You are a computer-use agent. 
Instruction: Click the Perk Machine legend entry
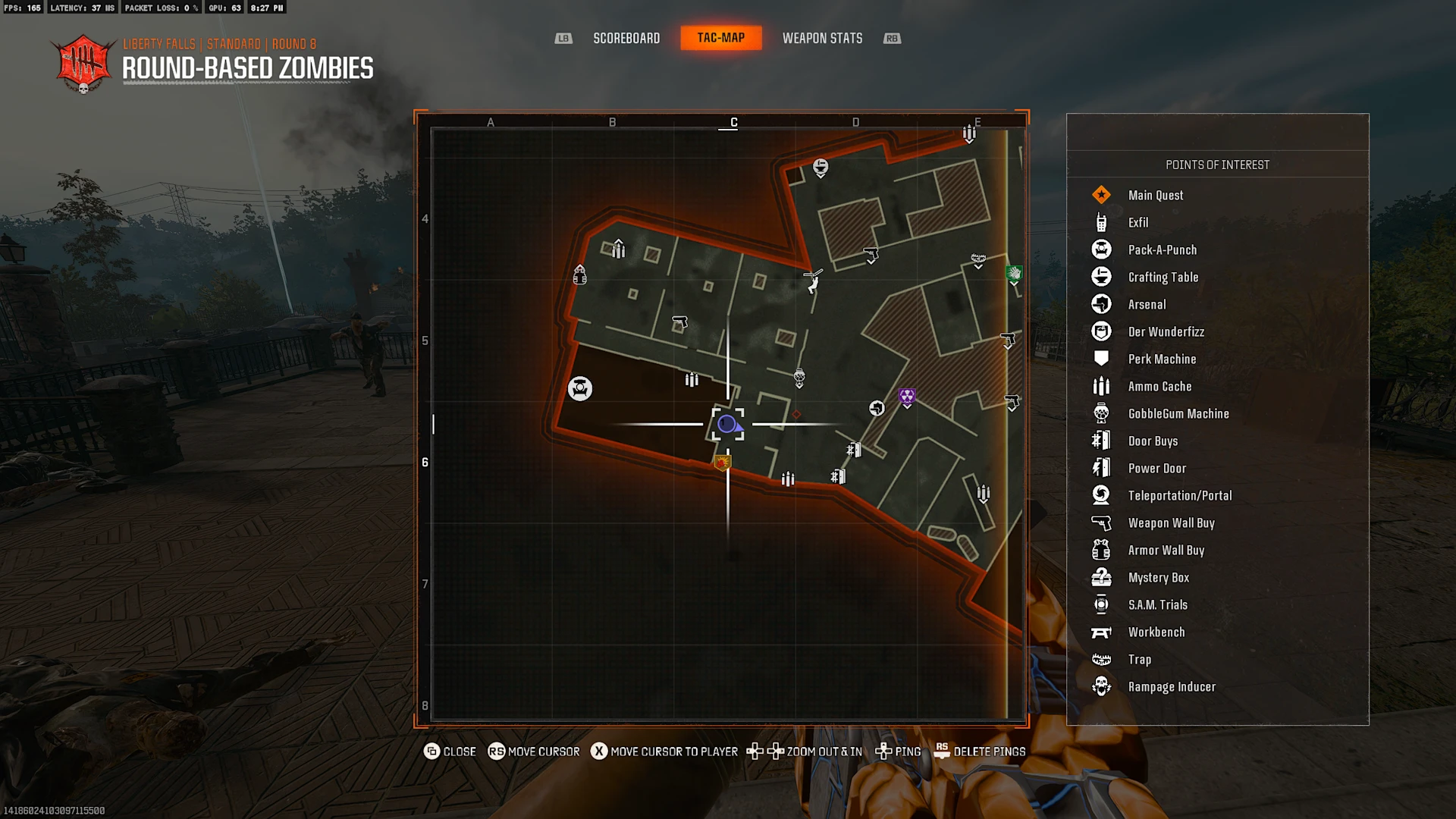1162,359
